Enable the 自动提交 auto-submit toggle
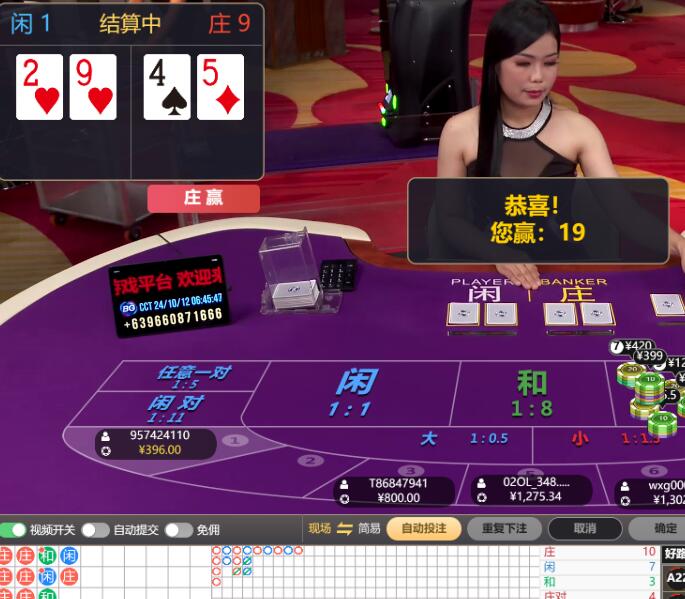The width and height of the screenshot is (685, 599). 95,529
